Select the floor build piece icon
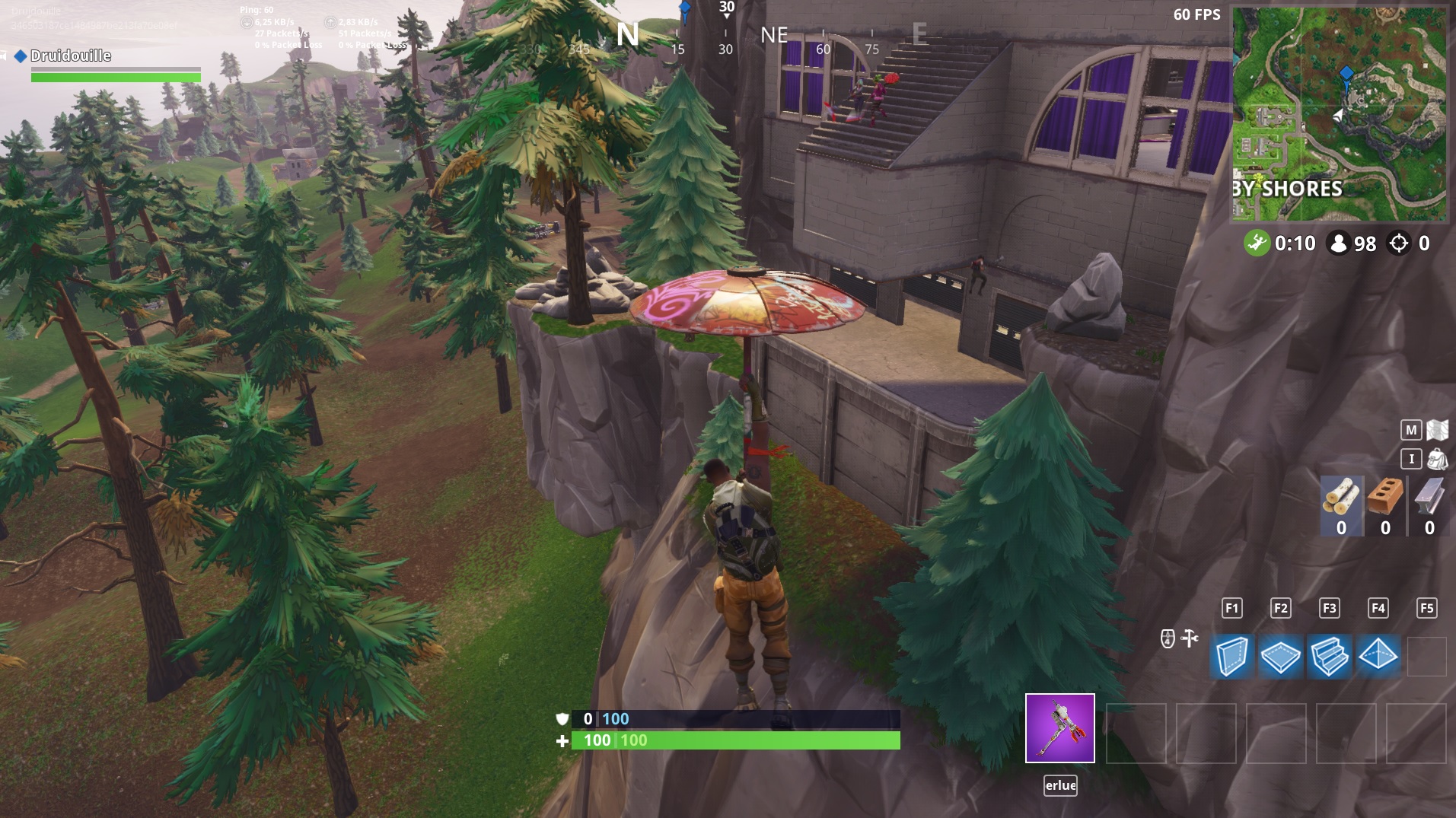 (1282, 656)
